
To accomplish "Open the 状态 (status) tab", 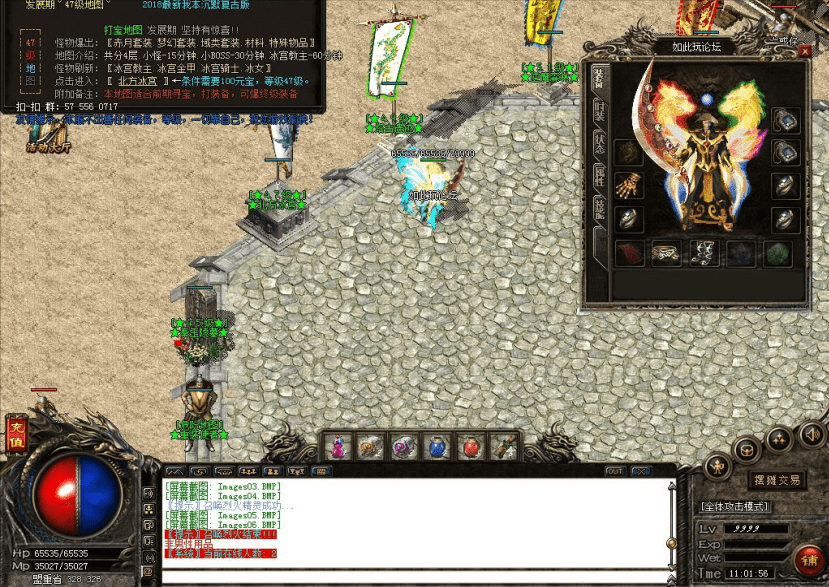I will click(598, 141).
